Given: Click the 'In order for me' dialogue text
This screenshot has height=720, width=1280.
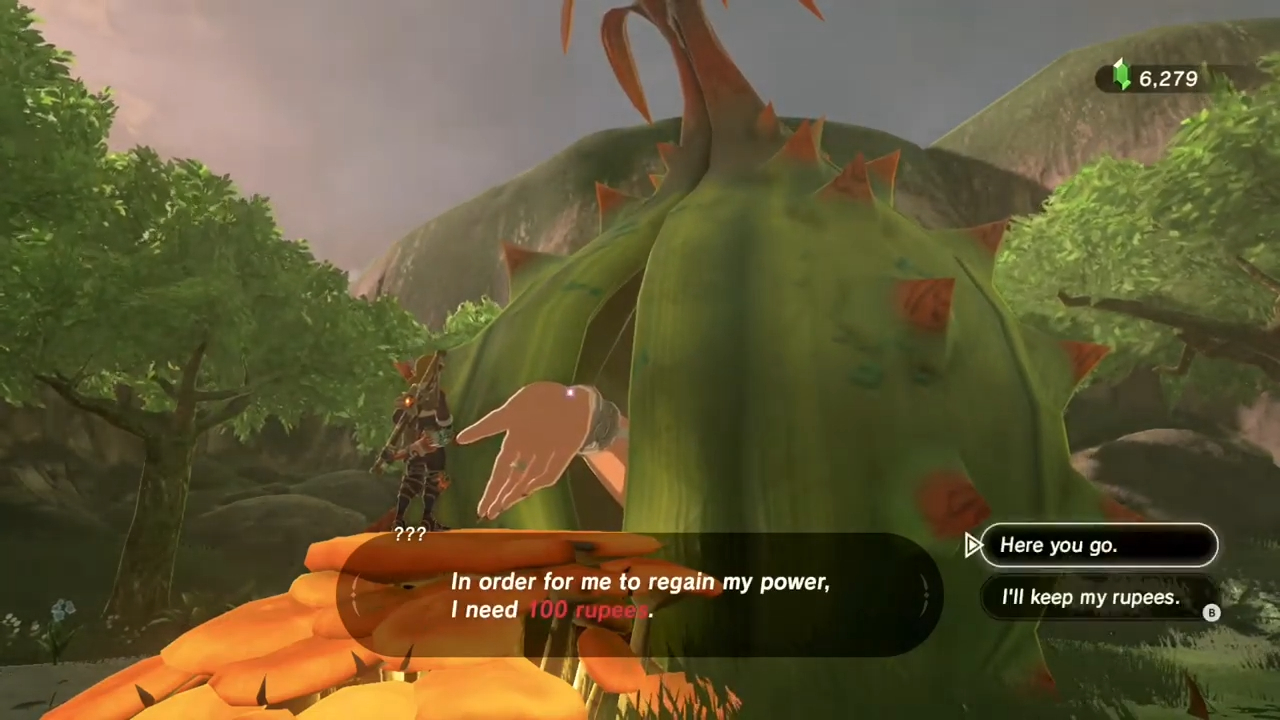Looking at the screenshot, I should tap(640, 582).
